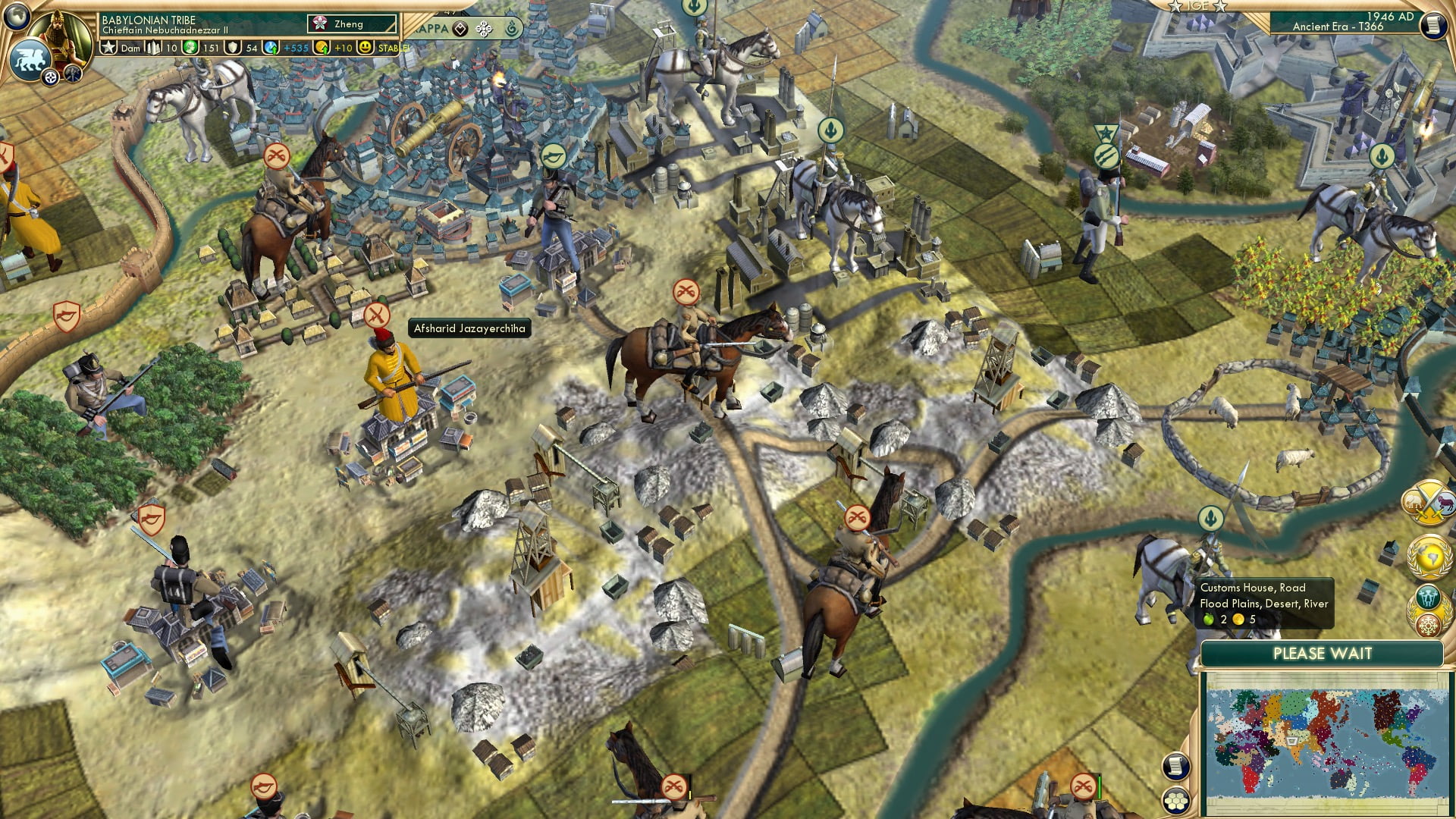Open the IGE editor at top
This screenshot has height=819, width=1456.
1197,6
